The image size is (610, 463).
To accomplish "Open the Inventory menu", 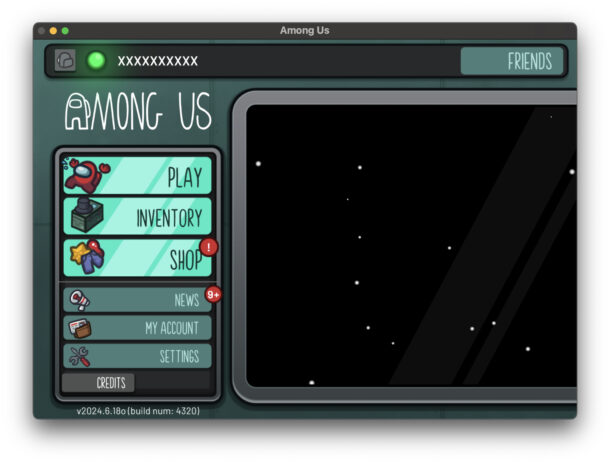I will (x=138, y=217).
